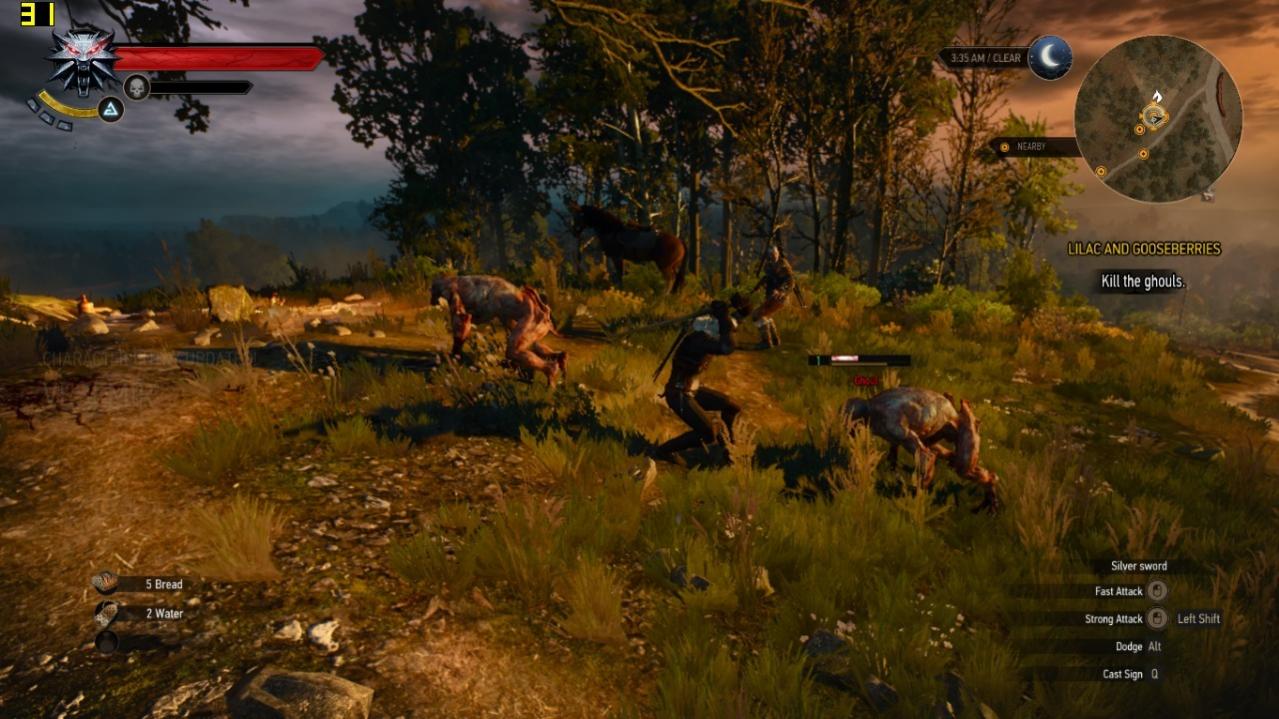This screenshot has height=719, width=1279.
Task: Open the Lilac and Gooseberries quest tracker
Action: (1144, 249)
